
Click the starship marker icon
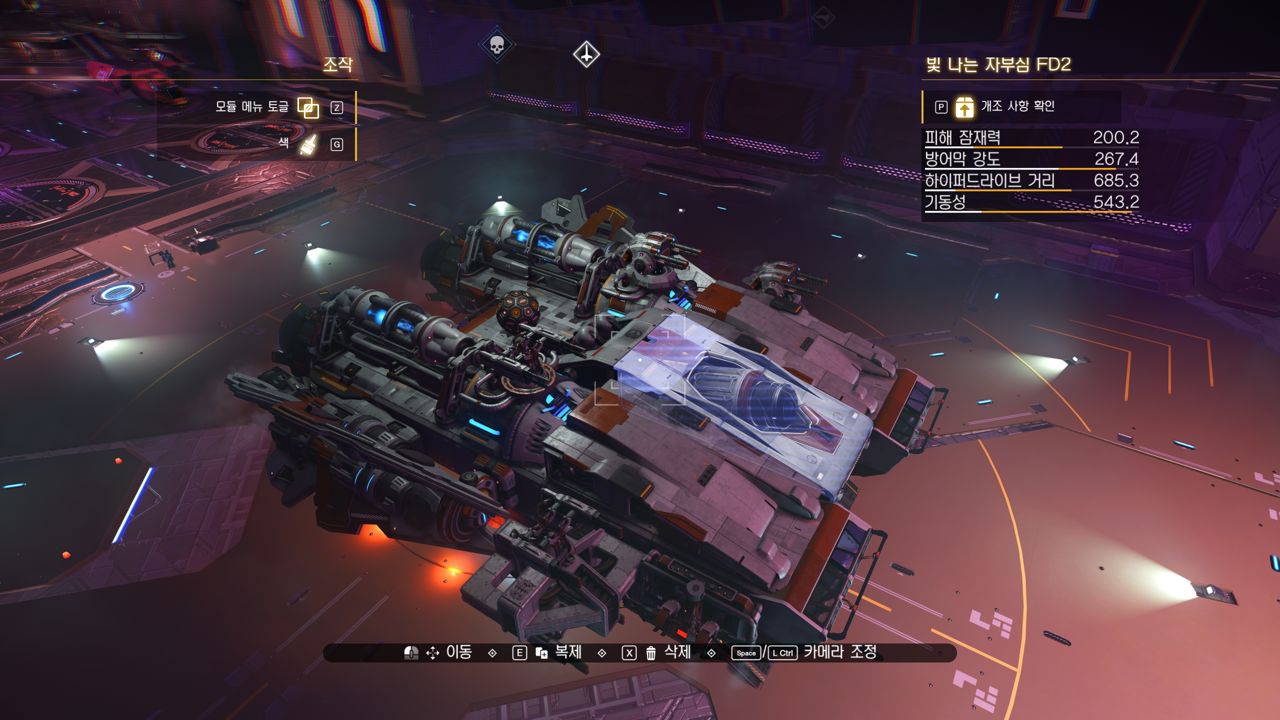point(586,54)
